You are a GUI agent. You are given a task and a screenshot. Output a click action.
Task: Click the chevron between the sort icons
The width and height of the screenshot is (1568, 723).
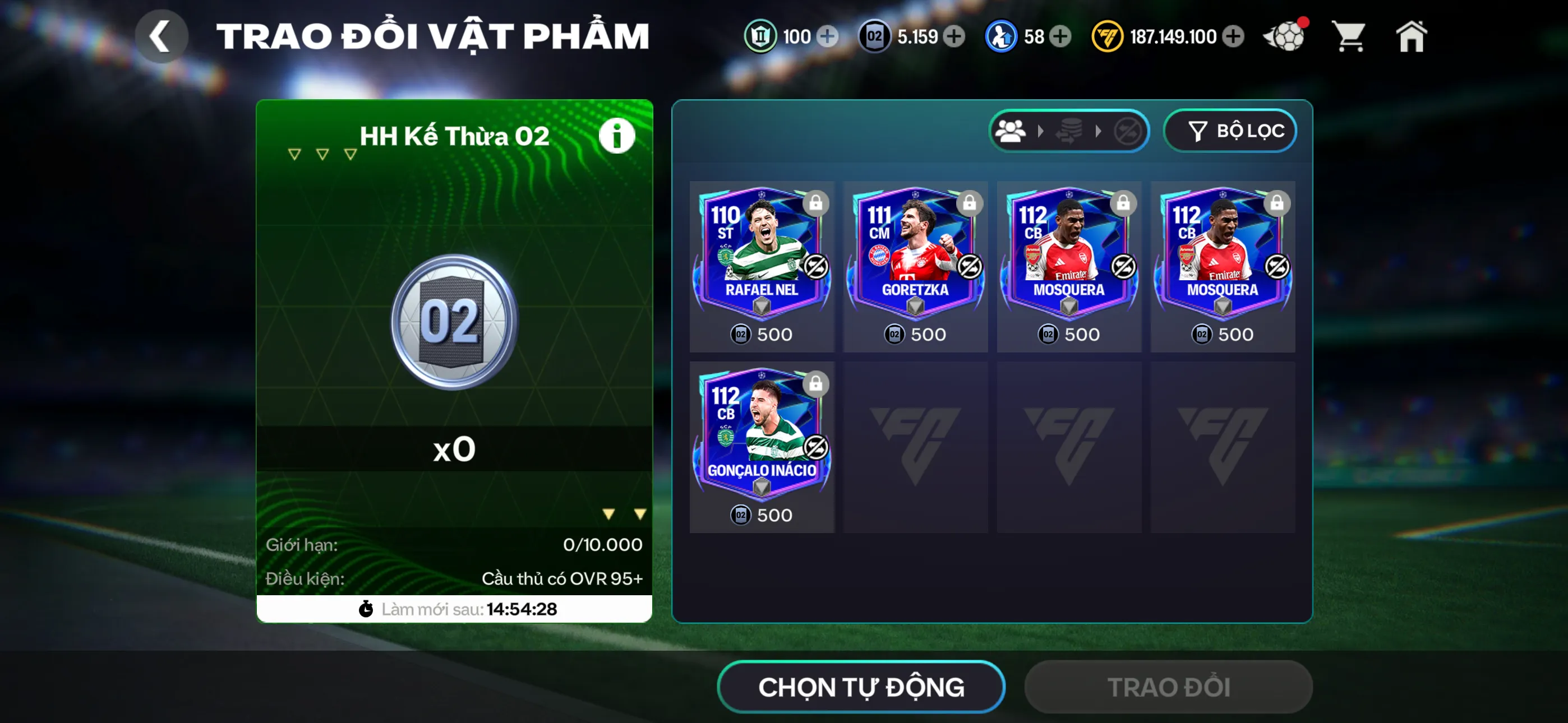click(1040, 131)
